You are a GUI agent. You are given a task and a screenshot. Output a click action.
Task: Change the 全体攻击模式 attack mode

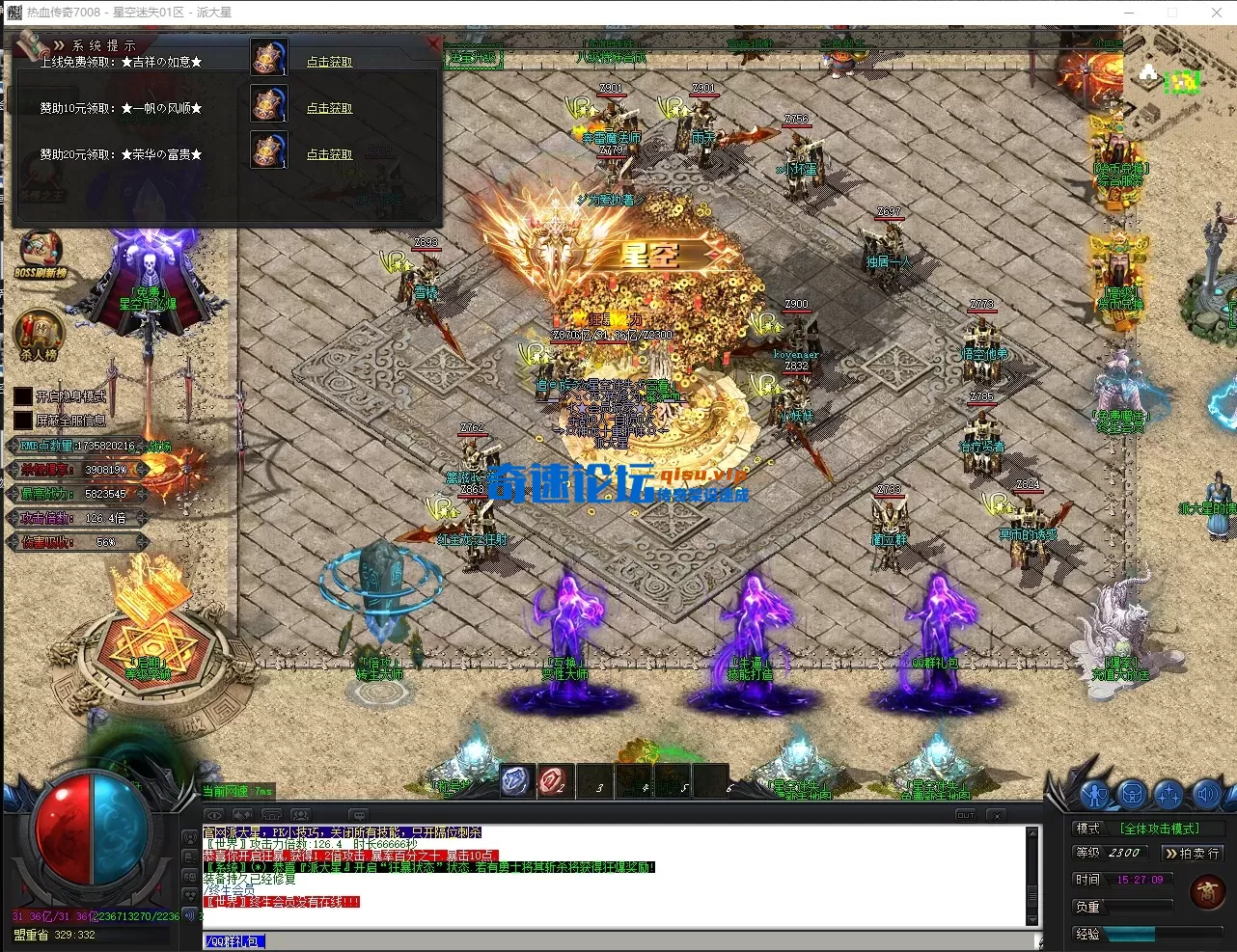1159,829
